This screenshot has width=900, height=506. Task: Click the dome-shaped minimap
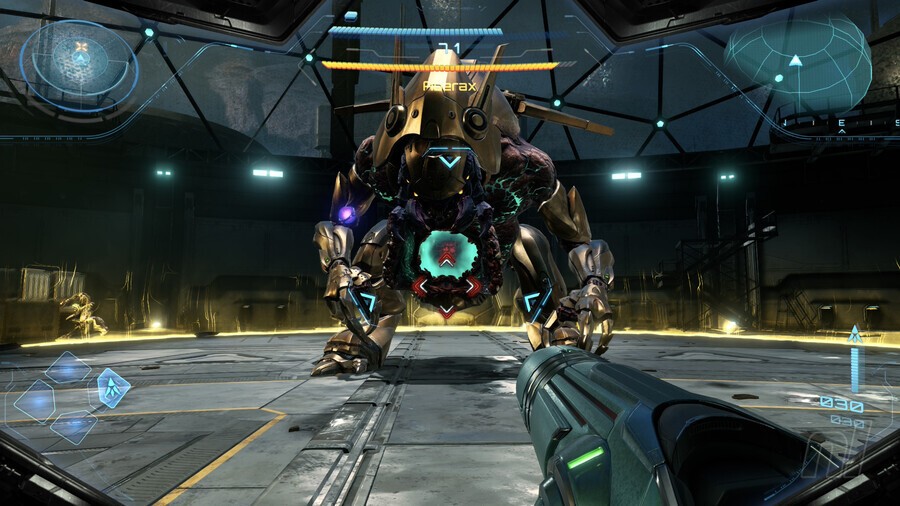[797, 65]
